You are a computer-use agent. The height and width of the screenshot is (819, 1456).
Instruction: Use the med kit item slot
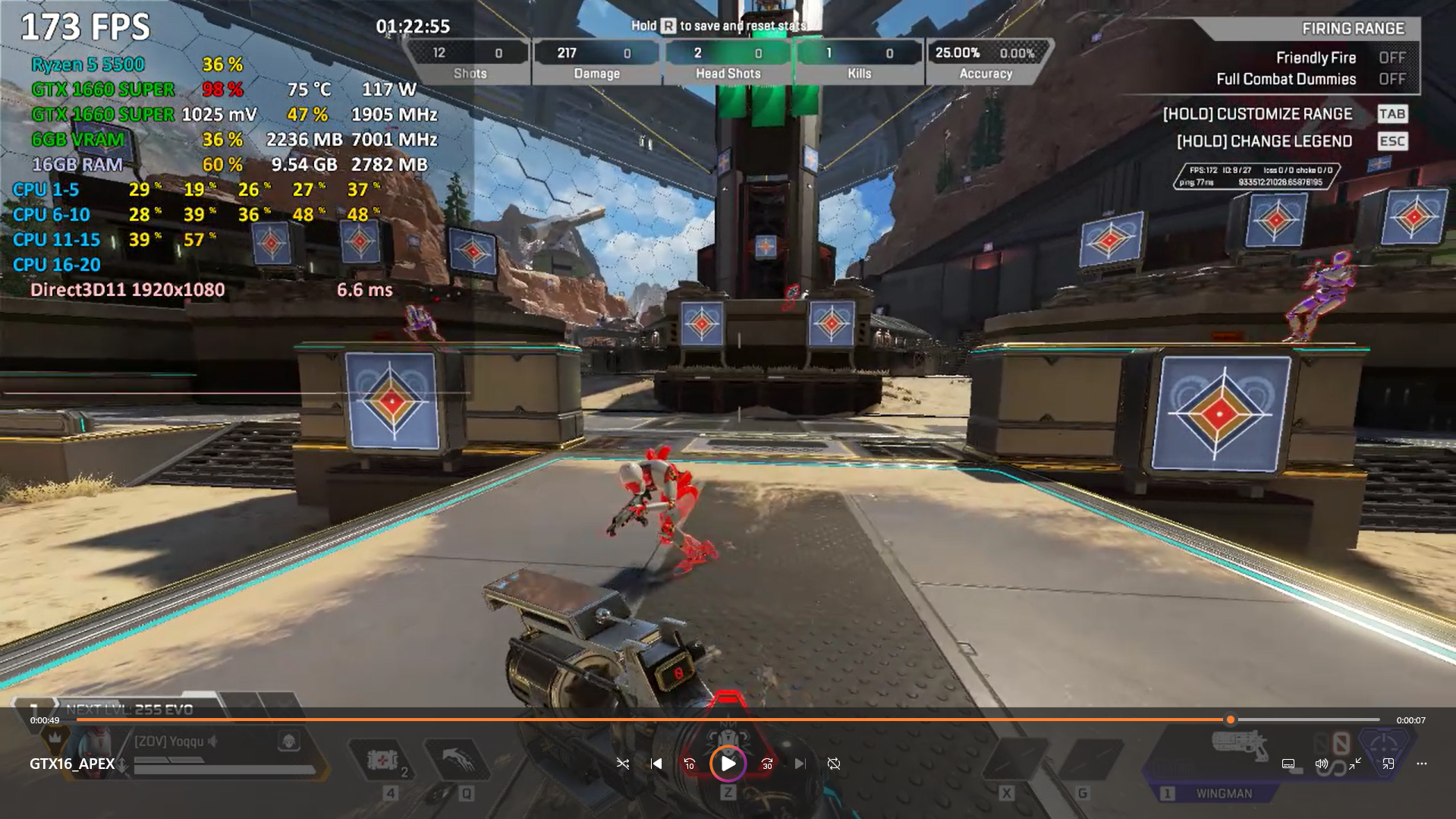click(382, 761)
